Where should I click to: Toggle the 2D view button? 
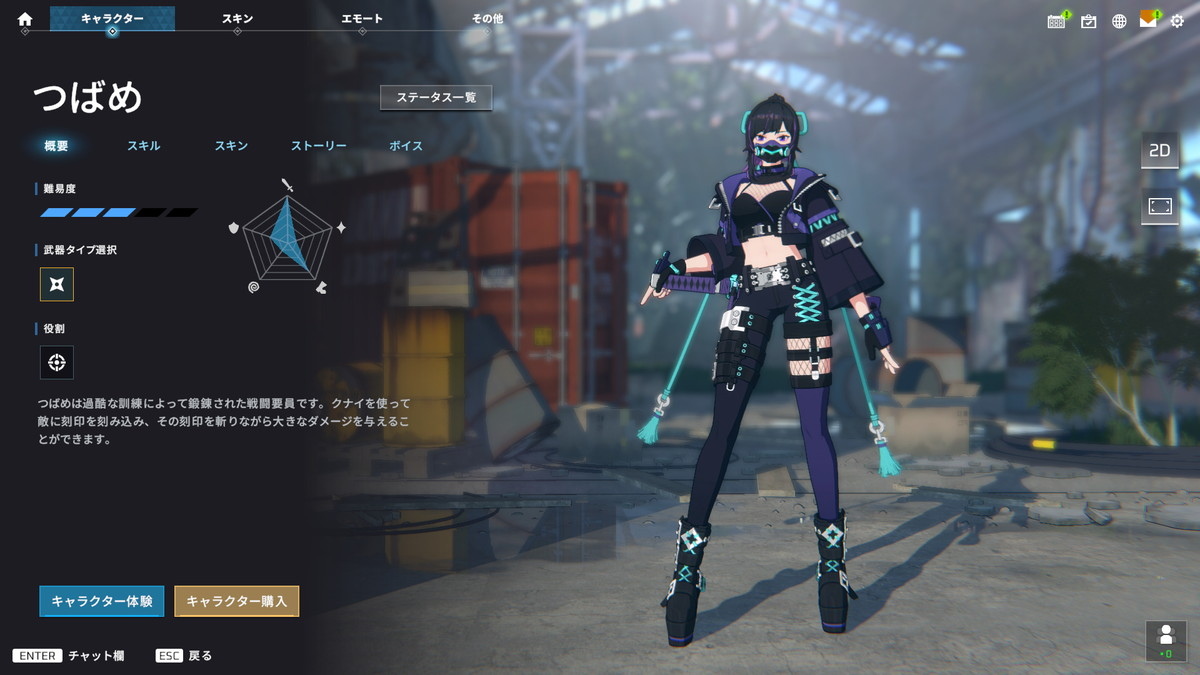[1160, 151]
